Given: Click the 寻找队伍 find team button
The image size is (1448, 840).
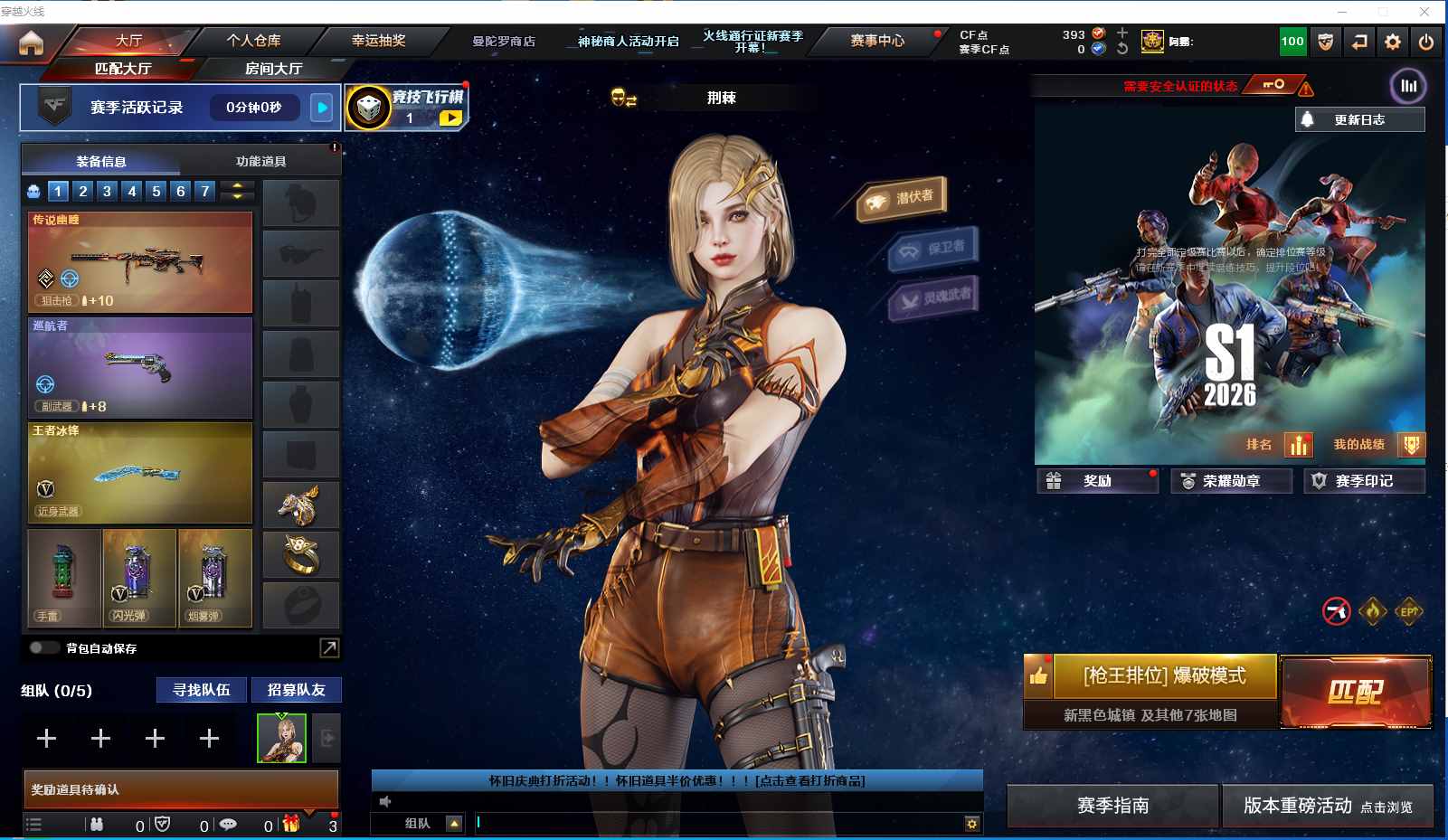Looking at the screenshot, I should (202, 690).
